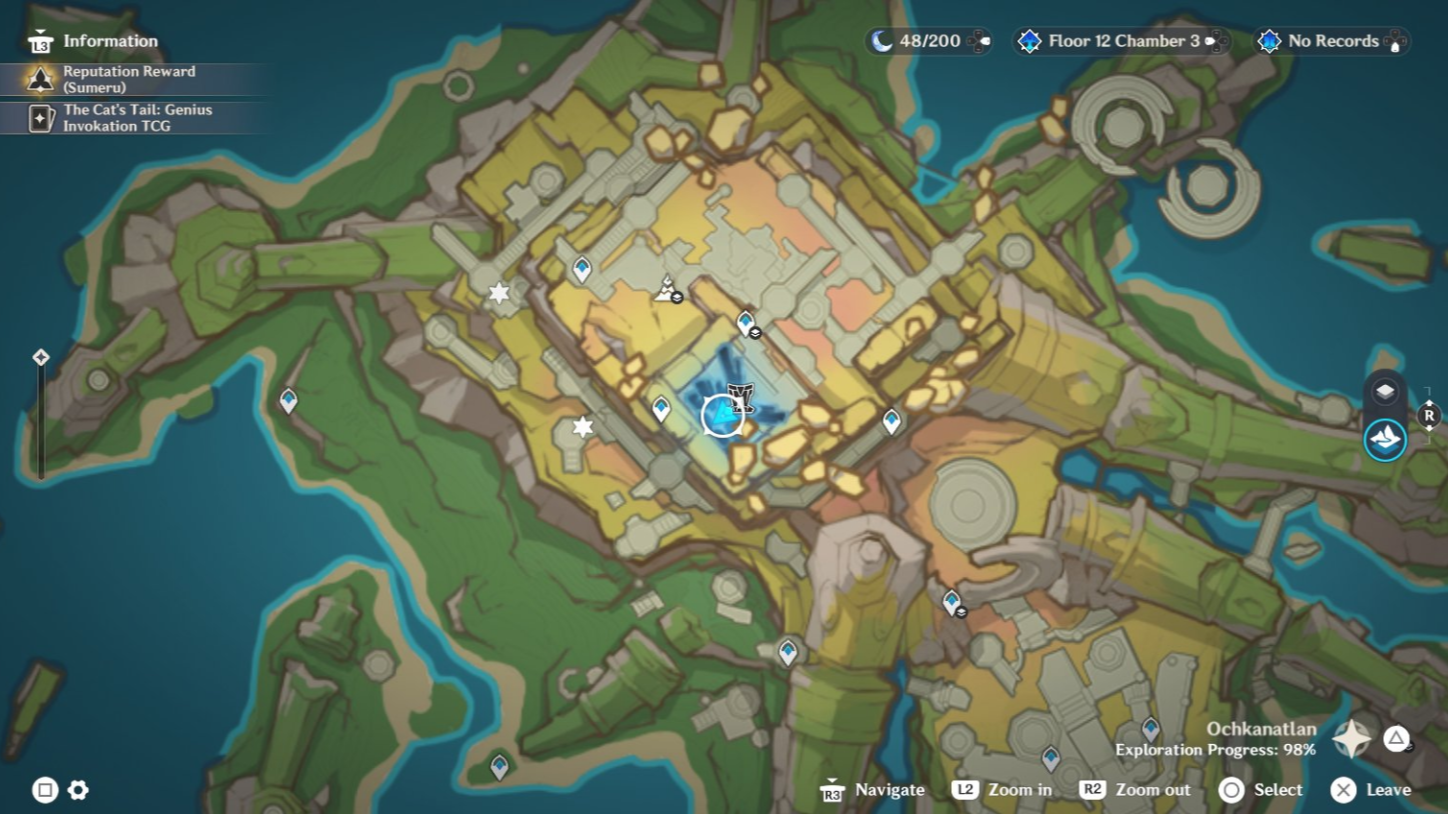Select the Reputation Reward (Sumeru) entry
The height and width of the screenshot is (814, 1448).
pyautogui.click(x=129, y=79)
